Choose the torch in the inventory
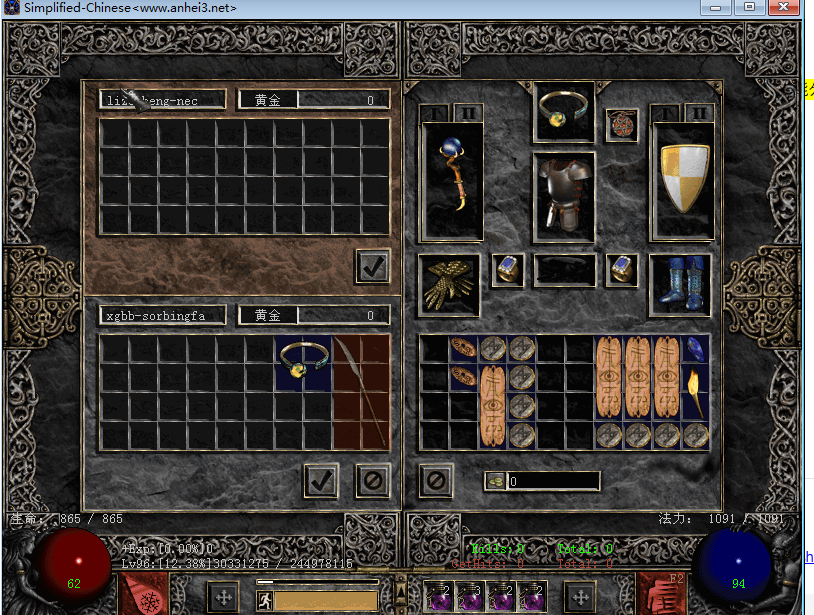 click(x=695, y=392)
